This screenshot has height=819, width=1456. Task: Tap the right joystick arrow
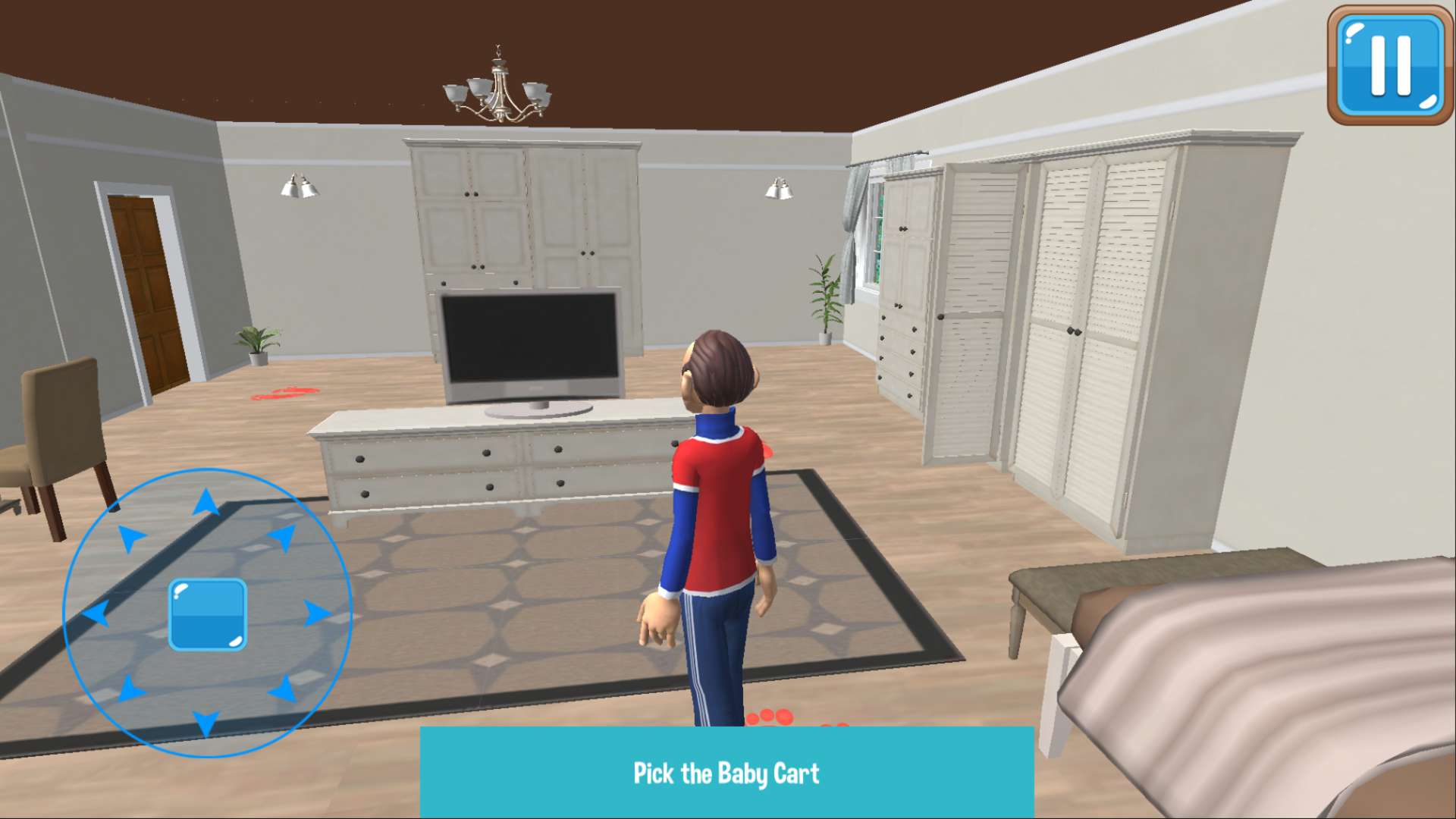click(315, 614)
